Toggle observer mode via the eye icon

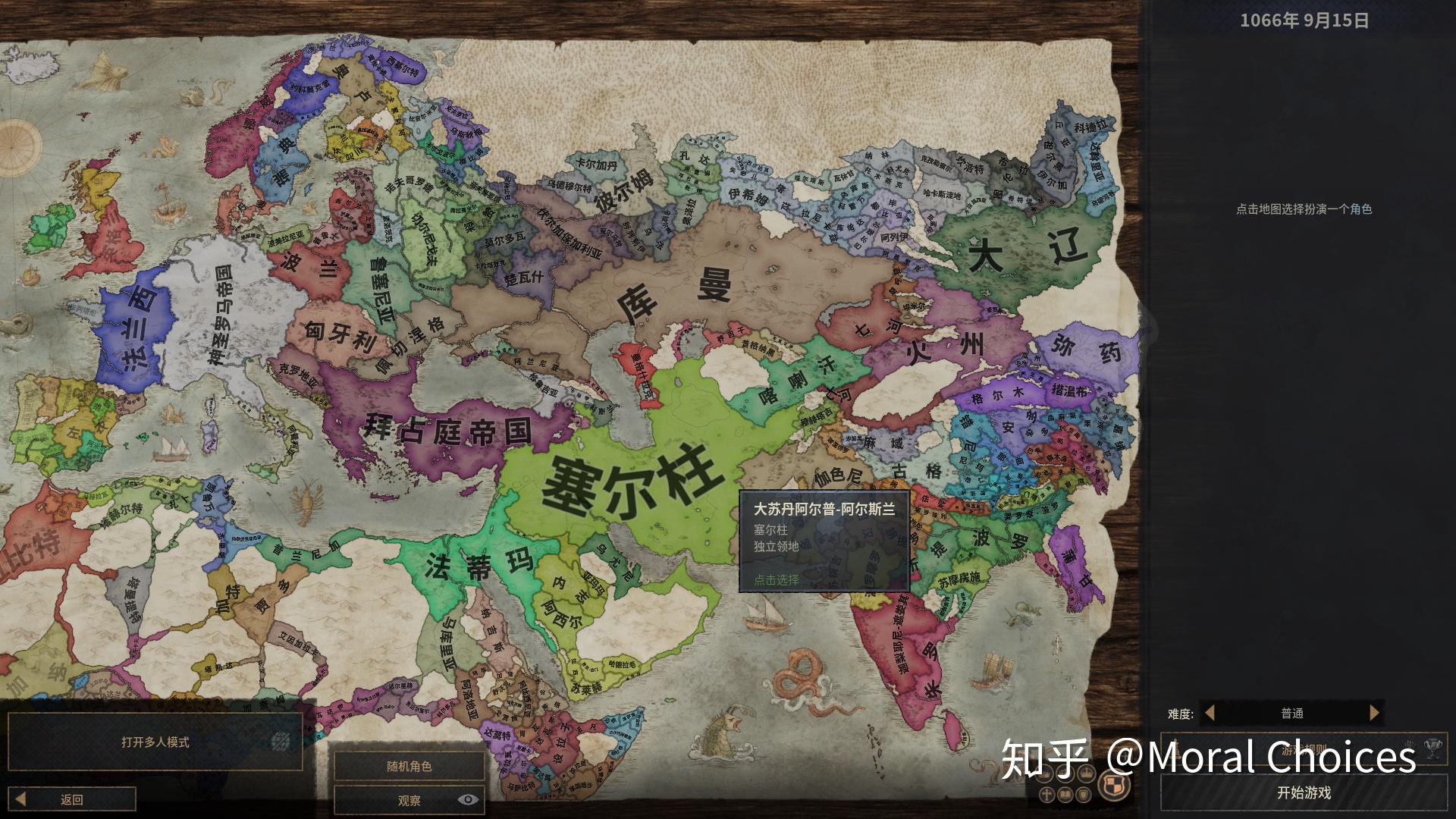click(469, 800)
